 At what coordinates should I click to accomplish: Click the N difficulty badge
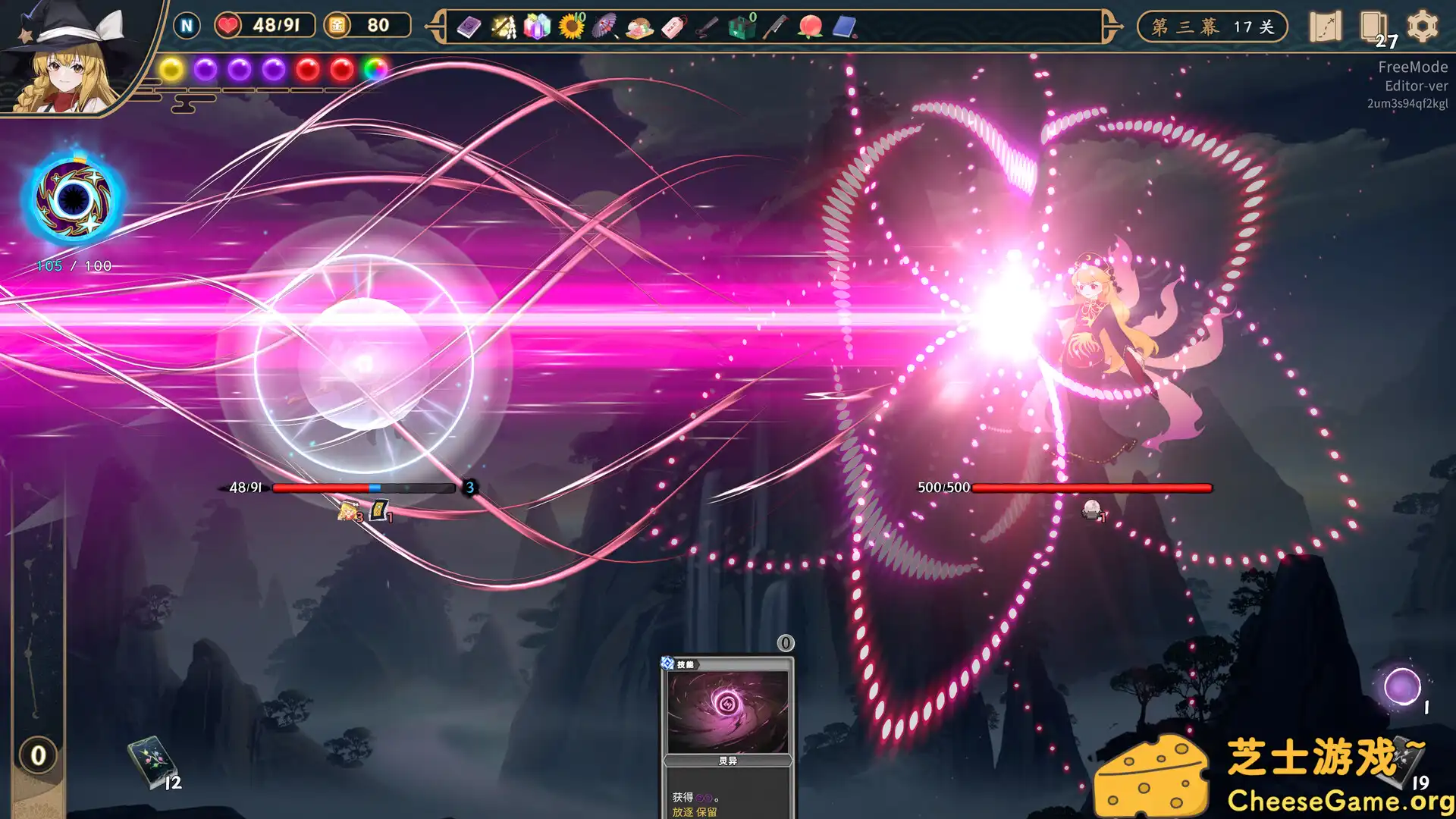[x=187, y=26]
